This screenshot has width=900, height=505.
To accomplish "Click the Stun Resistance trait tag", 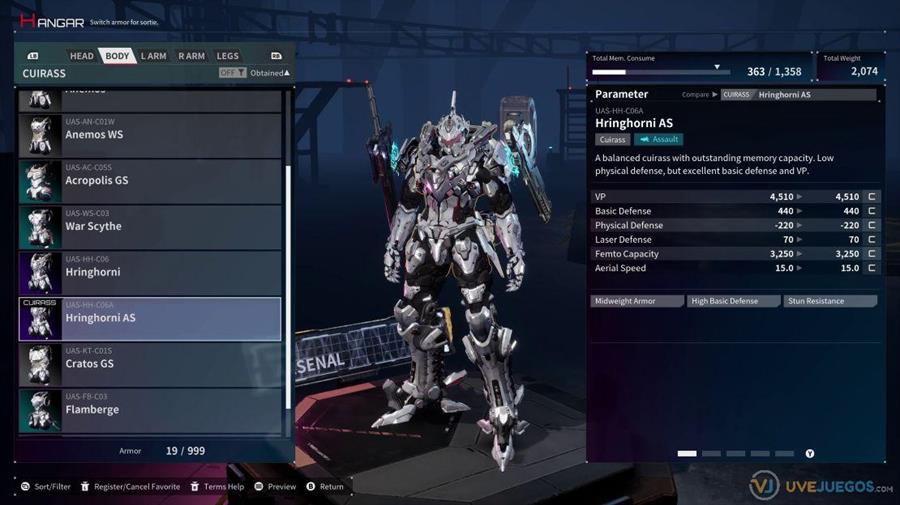I will pos(830,301).
